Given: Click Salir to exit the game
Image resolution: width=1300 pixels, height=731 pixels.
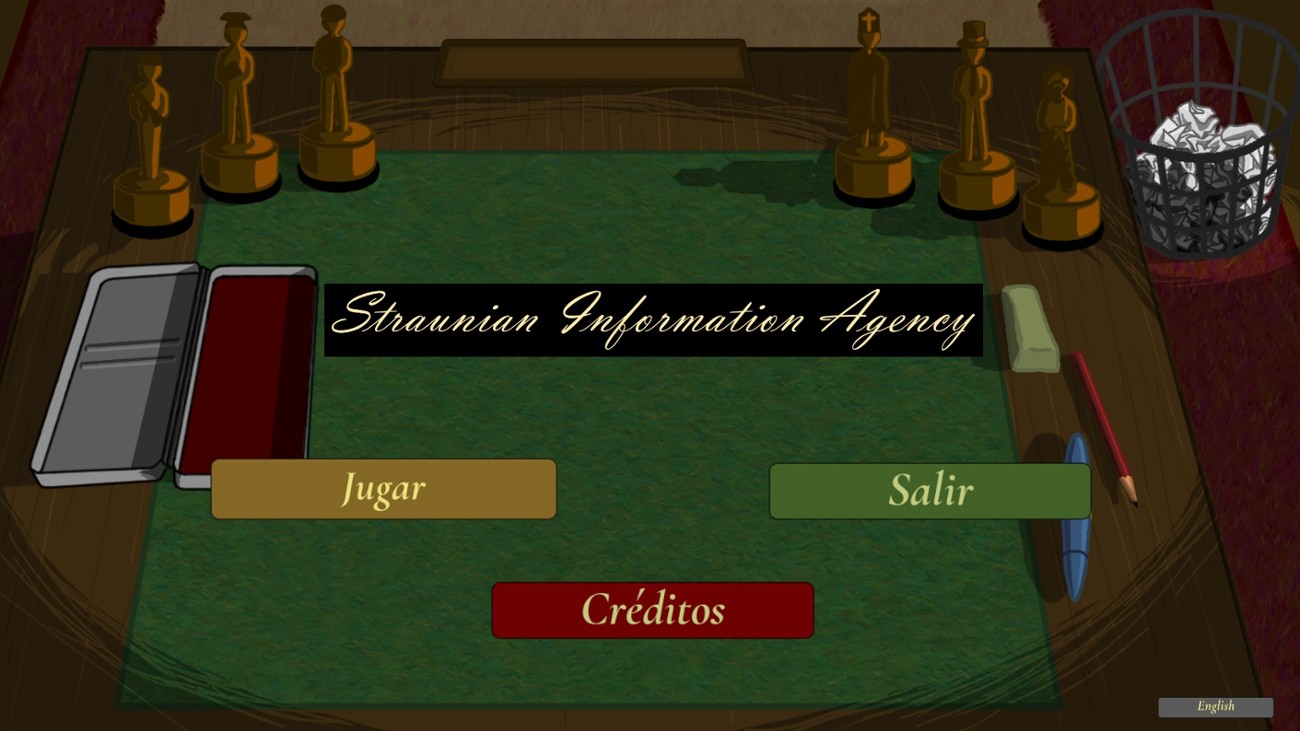Looking at the screenshot, I should tap(930, 490).
